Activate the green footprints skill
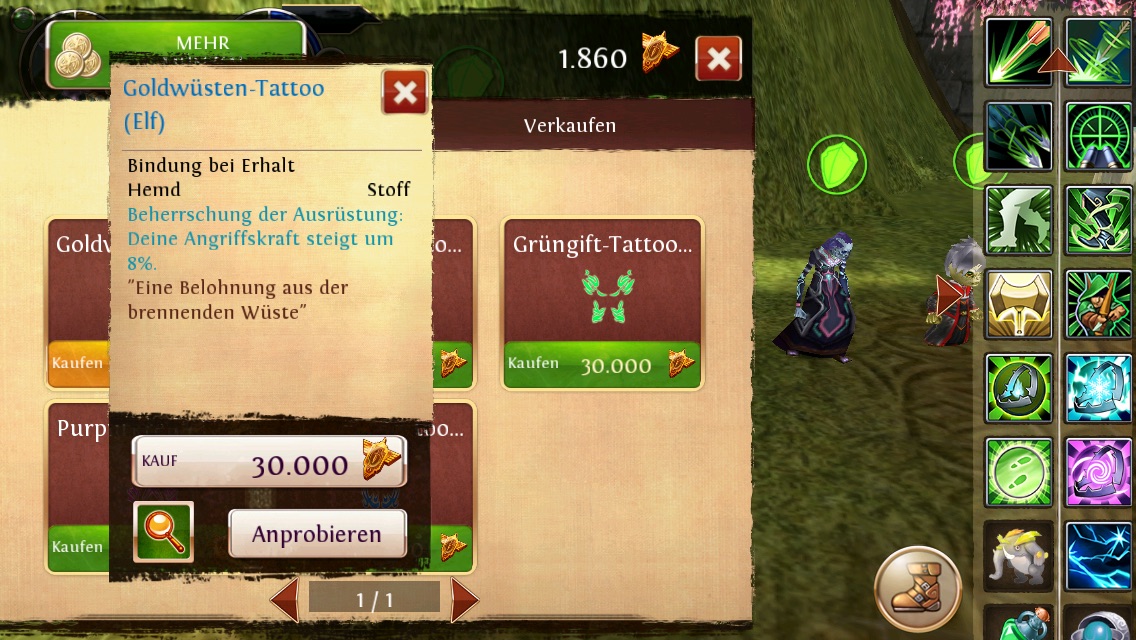The image size is (1136, 640). (1019, 472)
